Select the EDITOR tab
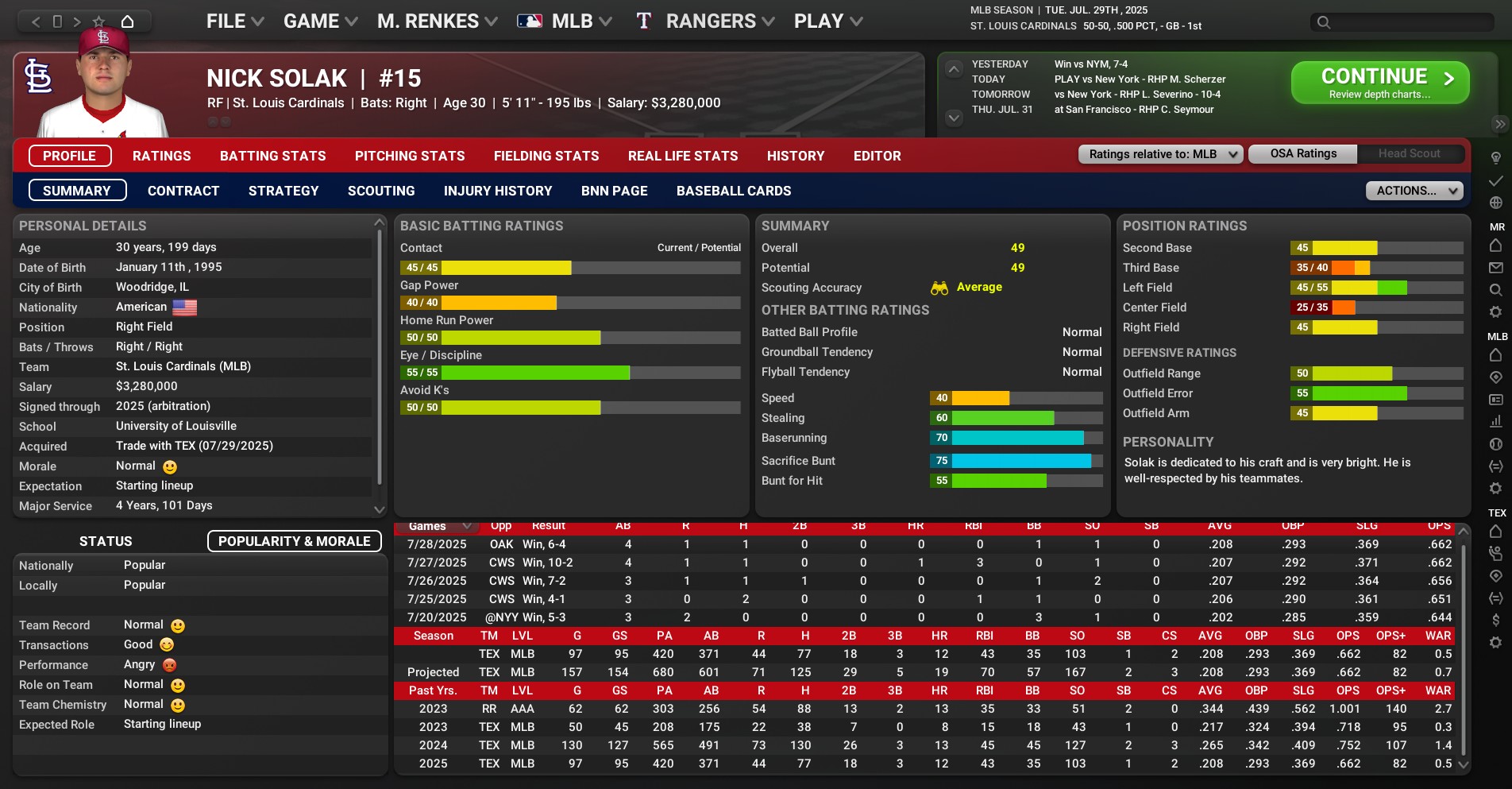The width and height of the screenshot is (1512, 789). point(877,156)
